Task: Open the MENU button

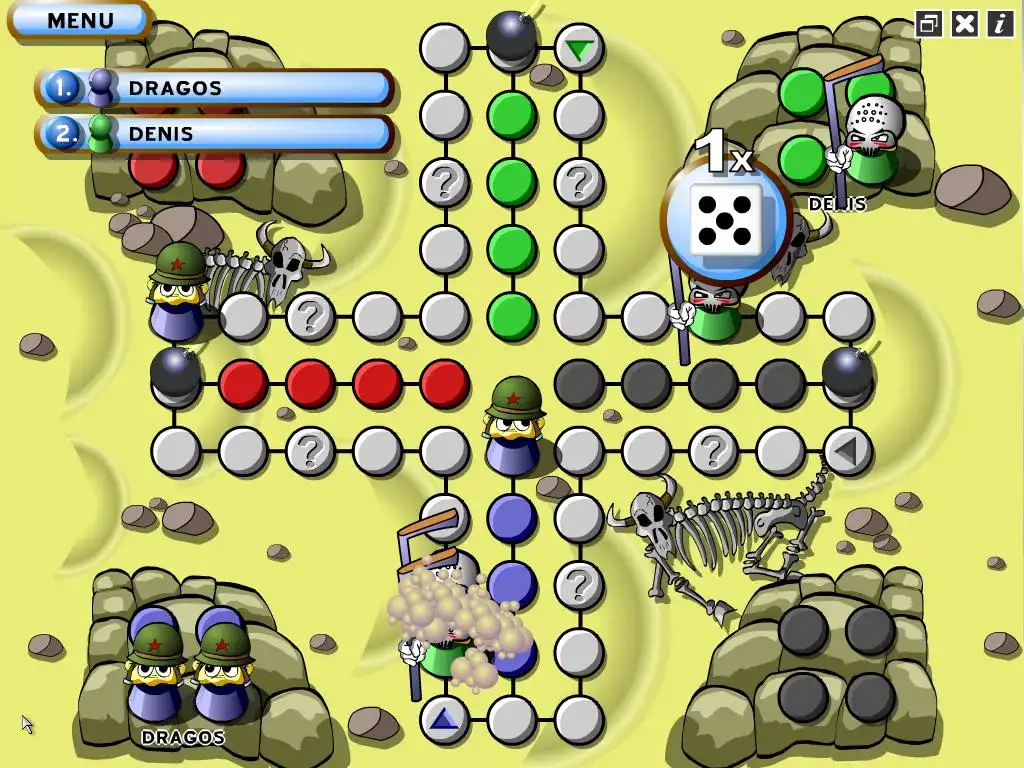Action: pos(80,20)
